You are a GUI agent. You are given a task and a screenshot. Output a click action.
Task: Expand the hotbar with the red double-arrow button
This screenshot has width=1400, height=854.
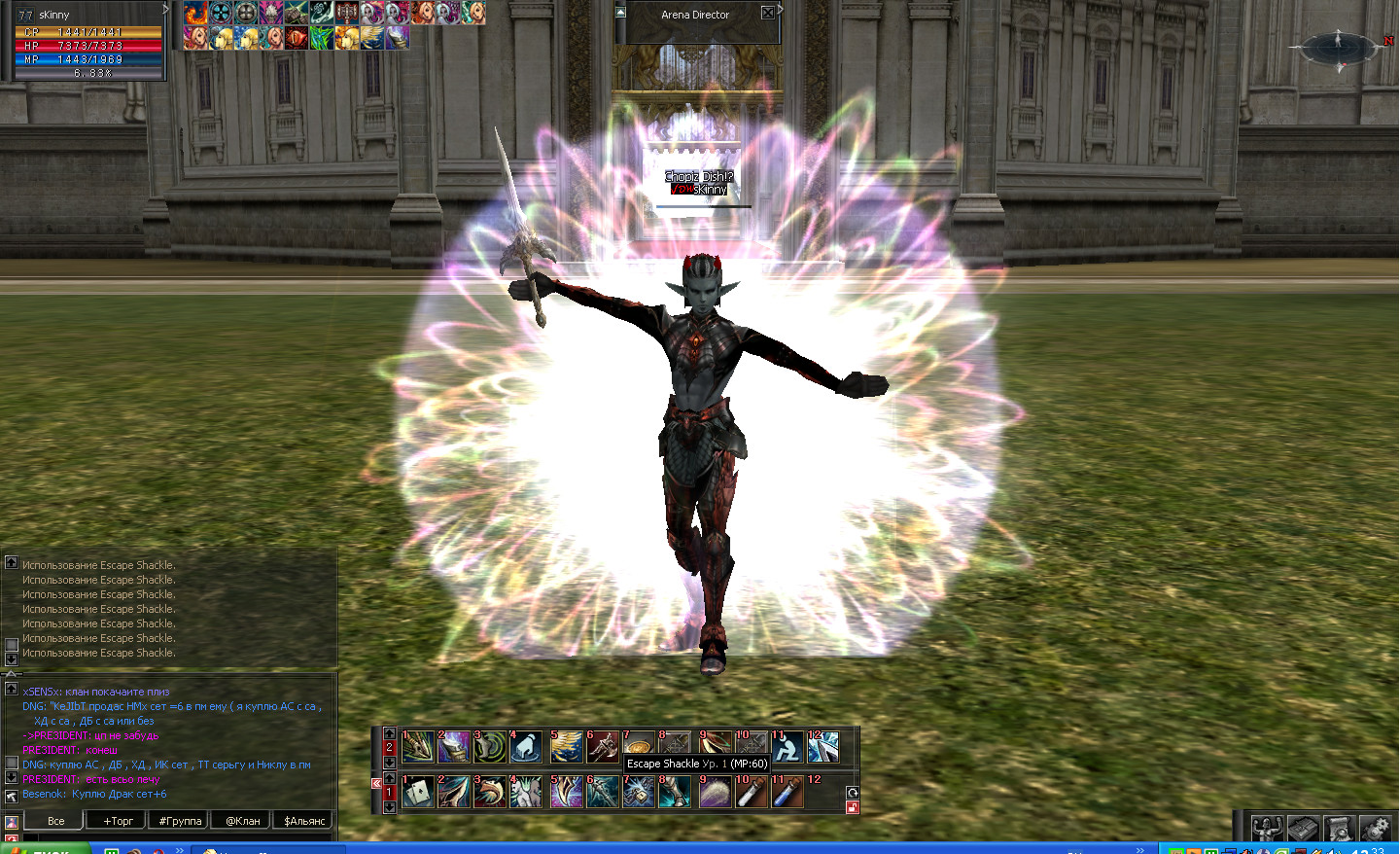[376, 783]
